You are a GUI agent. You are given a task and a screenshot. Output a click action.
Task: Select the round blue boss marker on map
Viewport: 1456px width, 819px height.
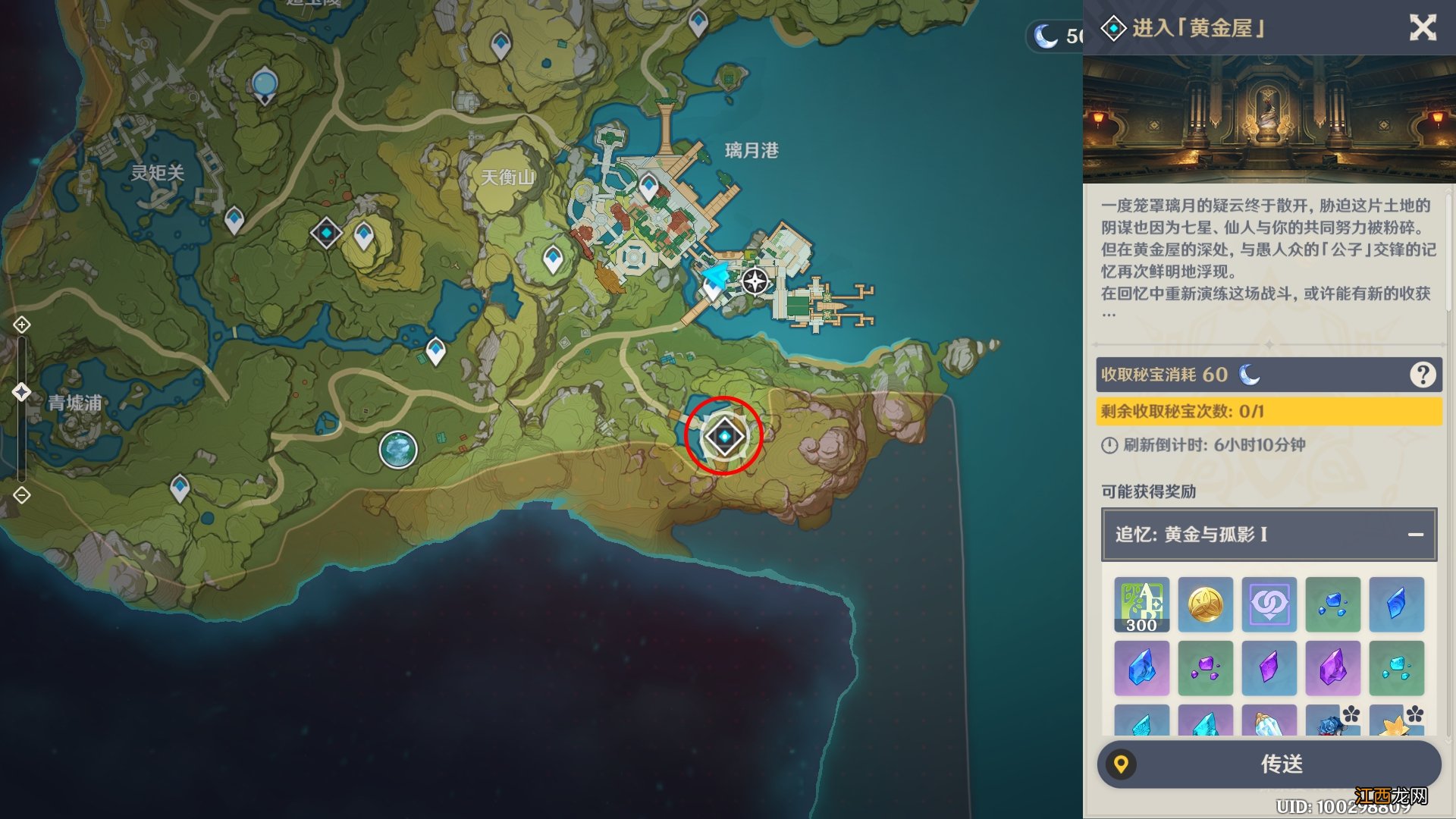(x=398, y=450)
